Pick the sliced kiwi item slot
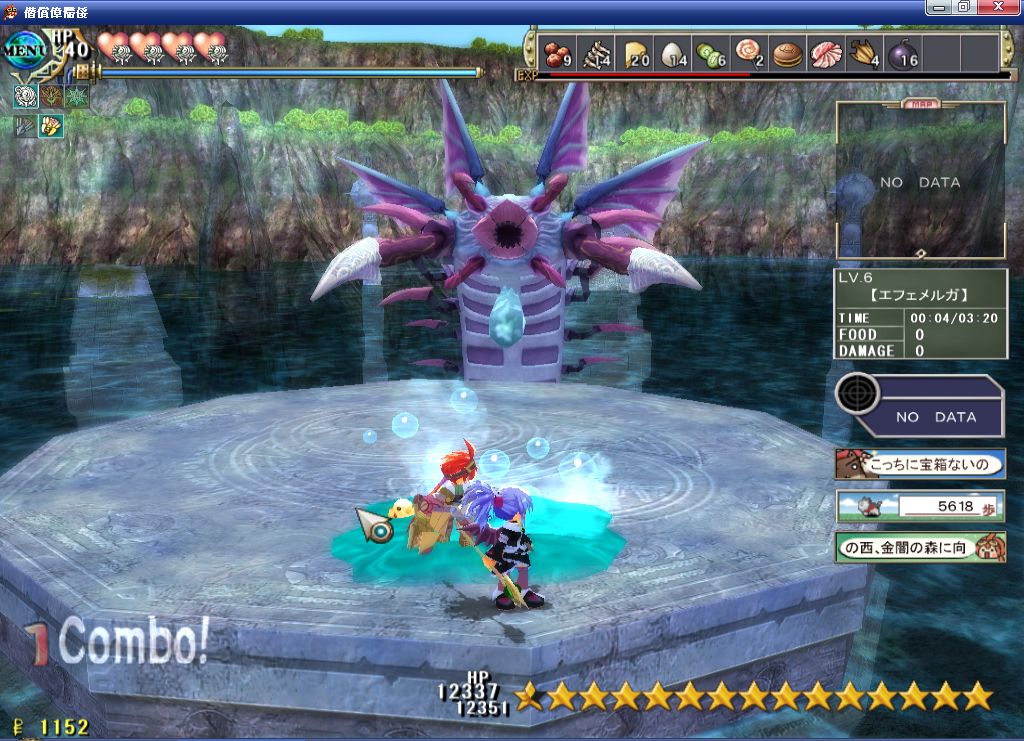 pos(712,52)
